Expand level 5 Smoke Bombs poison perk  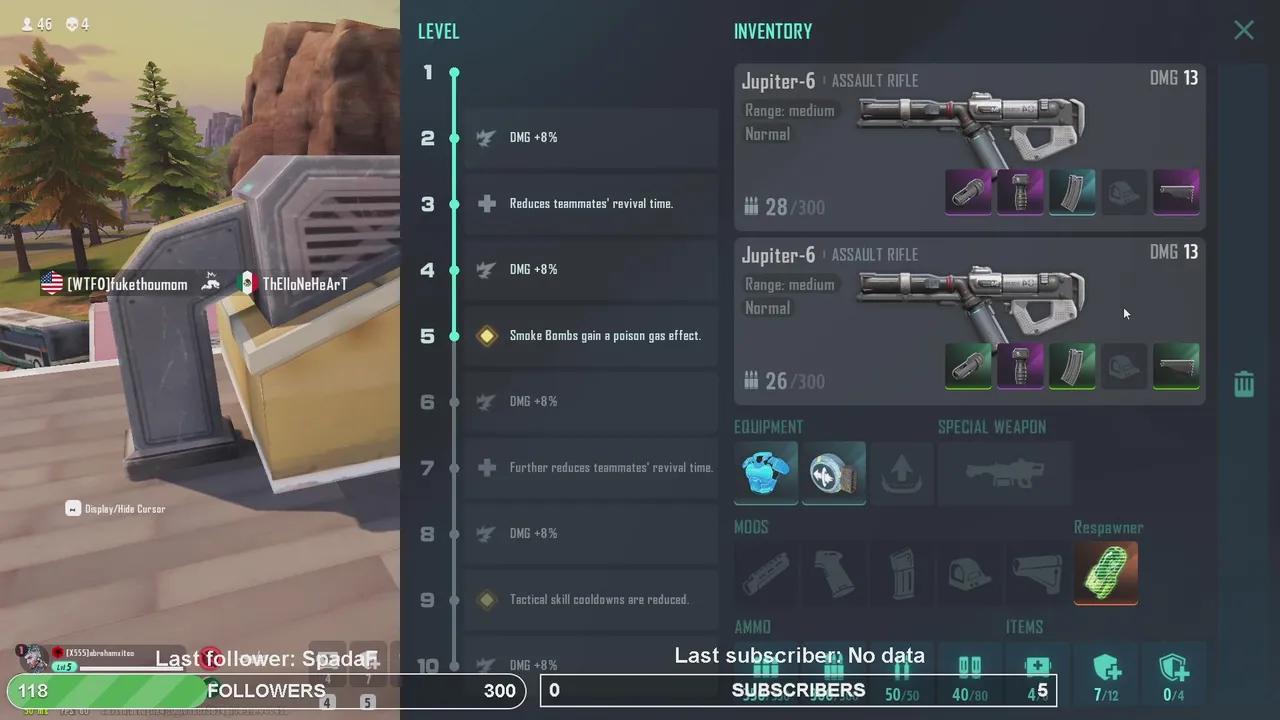(x=590, y=335)
